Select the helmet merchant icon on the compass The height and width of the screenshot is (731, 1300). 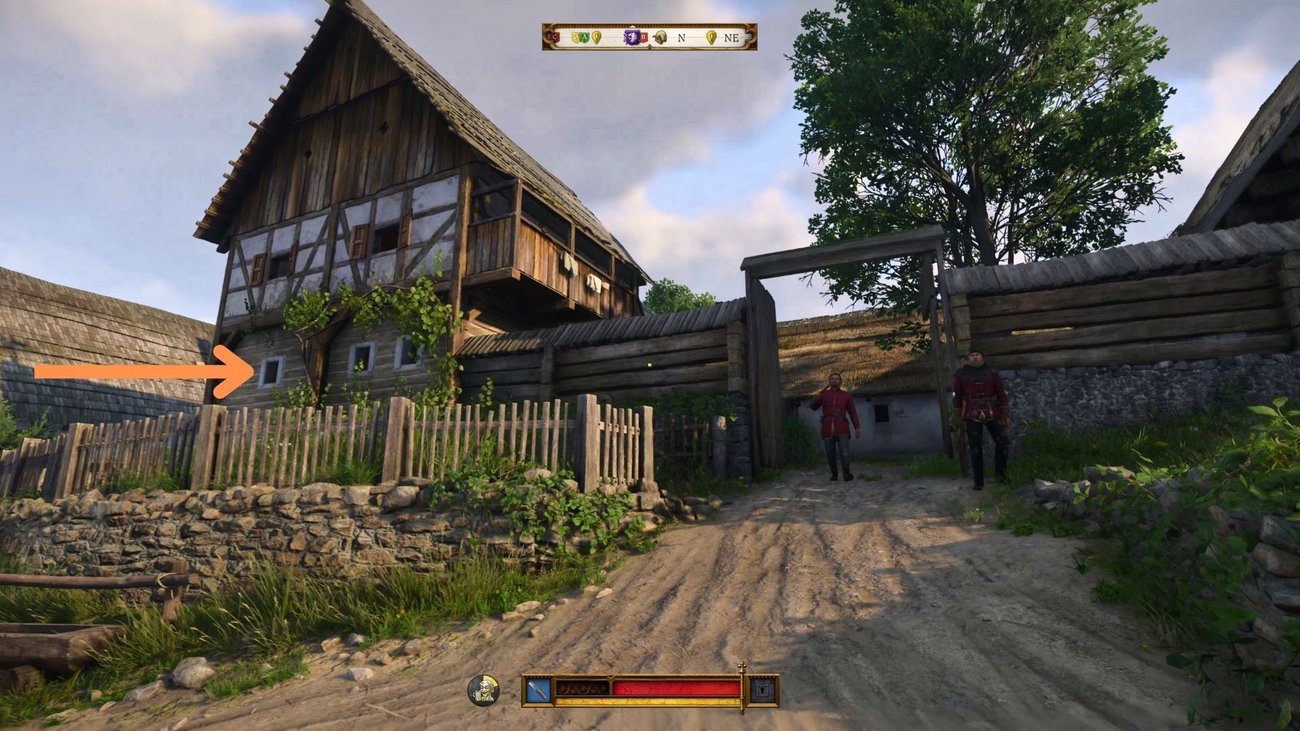pos(660,37)
